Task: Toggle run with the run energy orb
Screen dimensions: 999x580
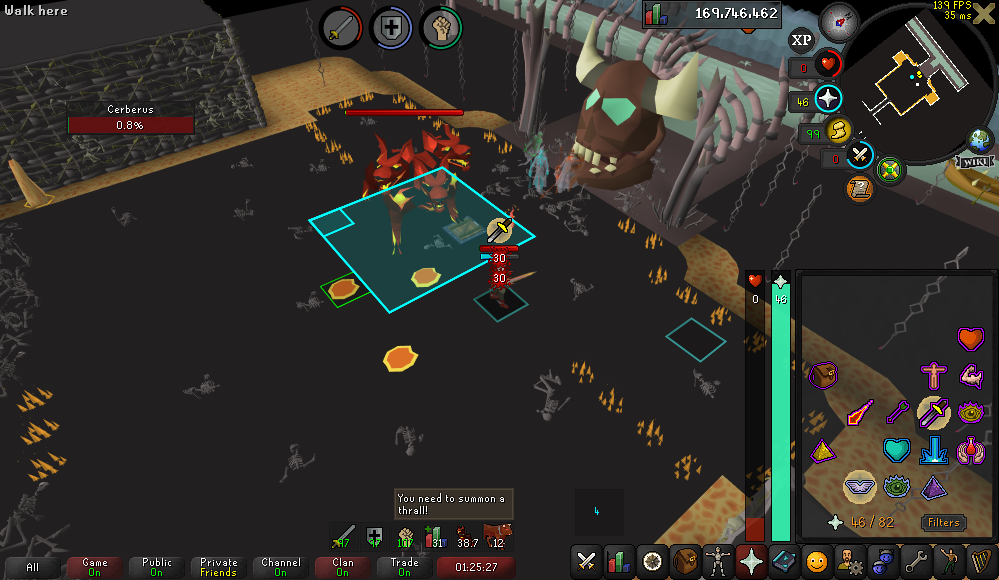Action: tap(837, 130)
